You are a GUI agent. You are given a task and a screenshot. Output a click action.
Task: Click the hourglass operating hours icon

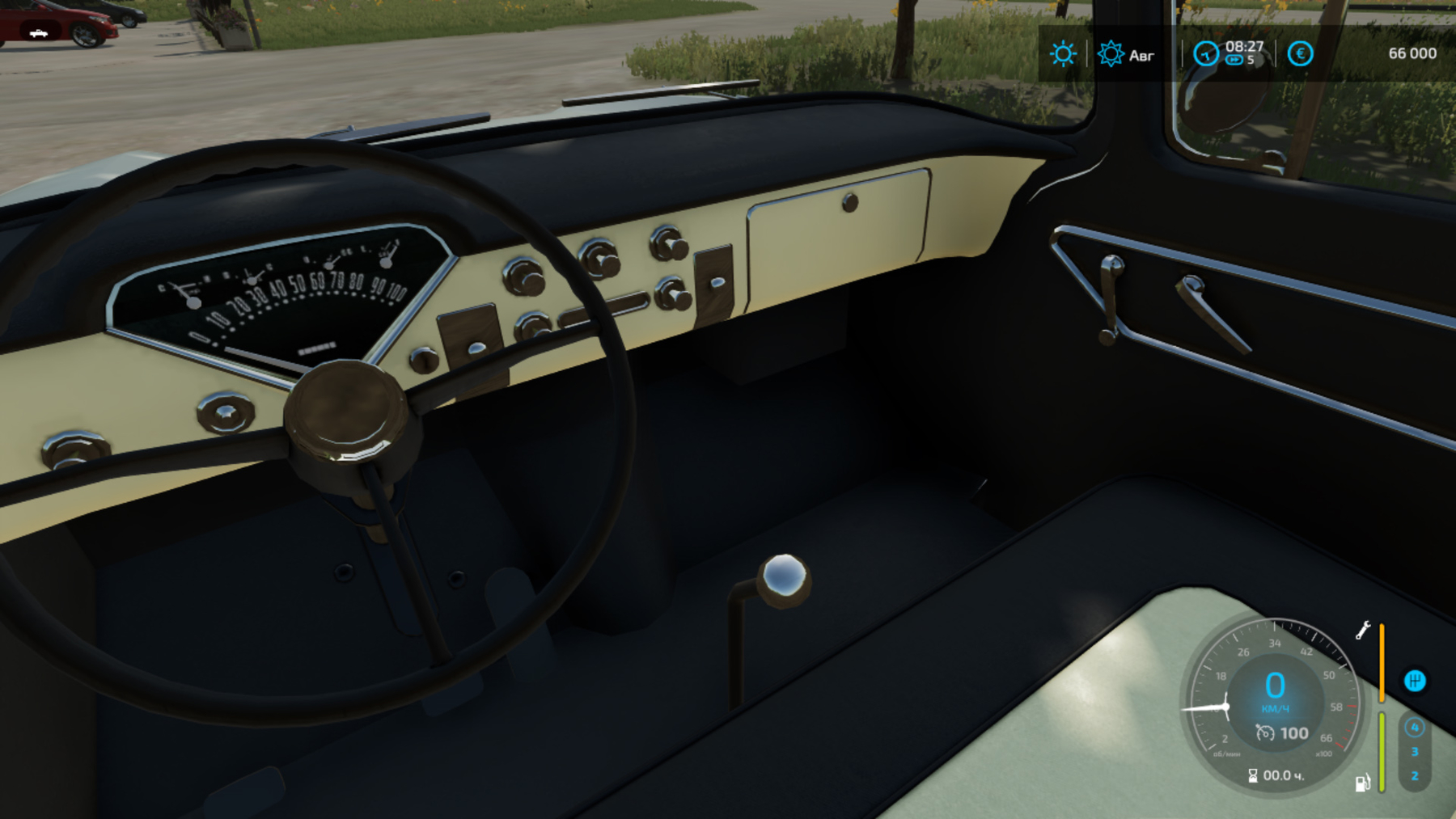click(1253, 775)
